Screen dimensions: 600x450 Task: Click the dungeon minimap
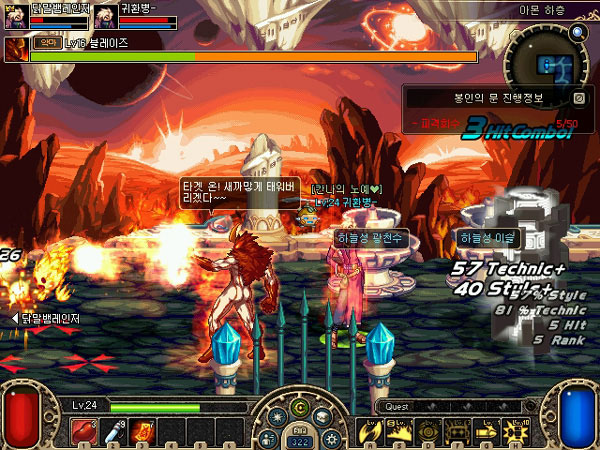pos(547,62)
